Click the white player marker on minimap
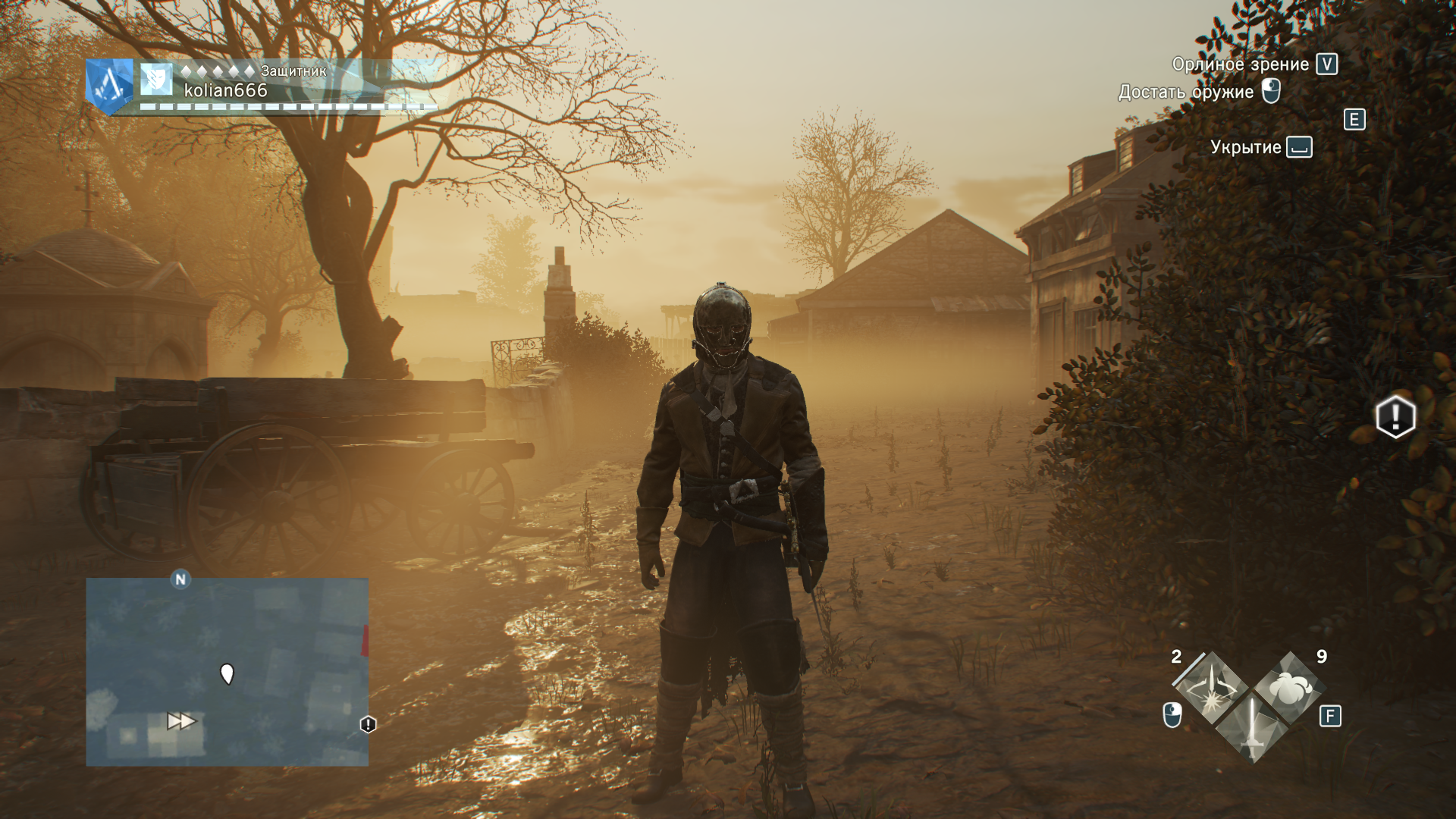Screen dimensions: 1456x819 click(227, 673)
